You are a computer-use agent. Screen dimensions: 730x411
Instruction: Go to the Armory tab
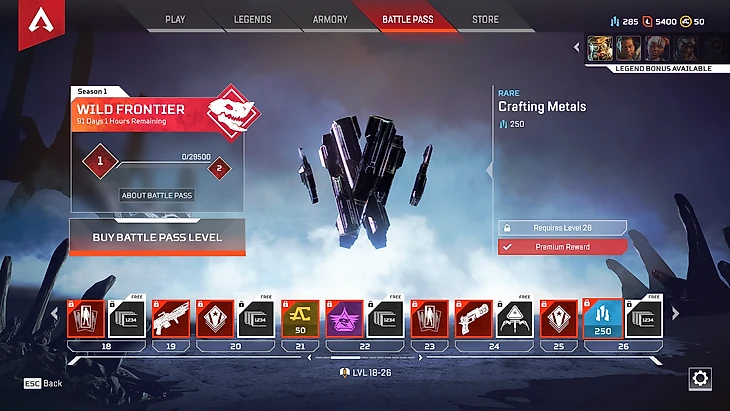point(330,19)
